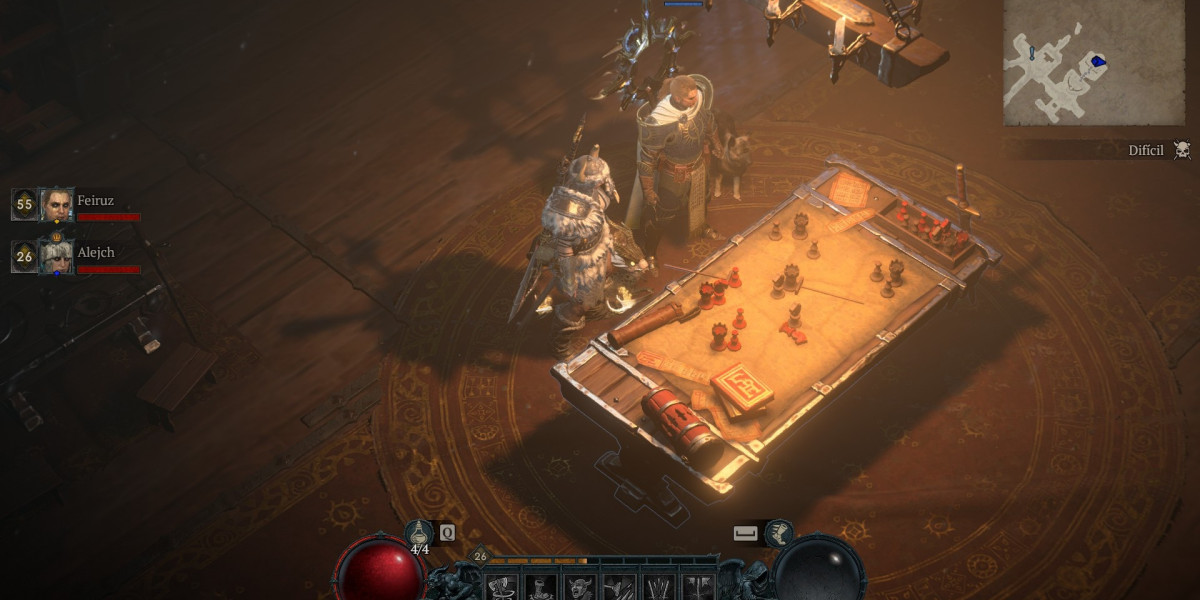
Task: Activate the horned shouting face skill
Action: point(579,587)
